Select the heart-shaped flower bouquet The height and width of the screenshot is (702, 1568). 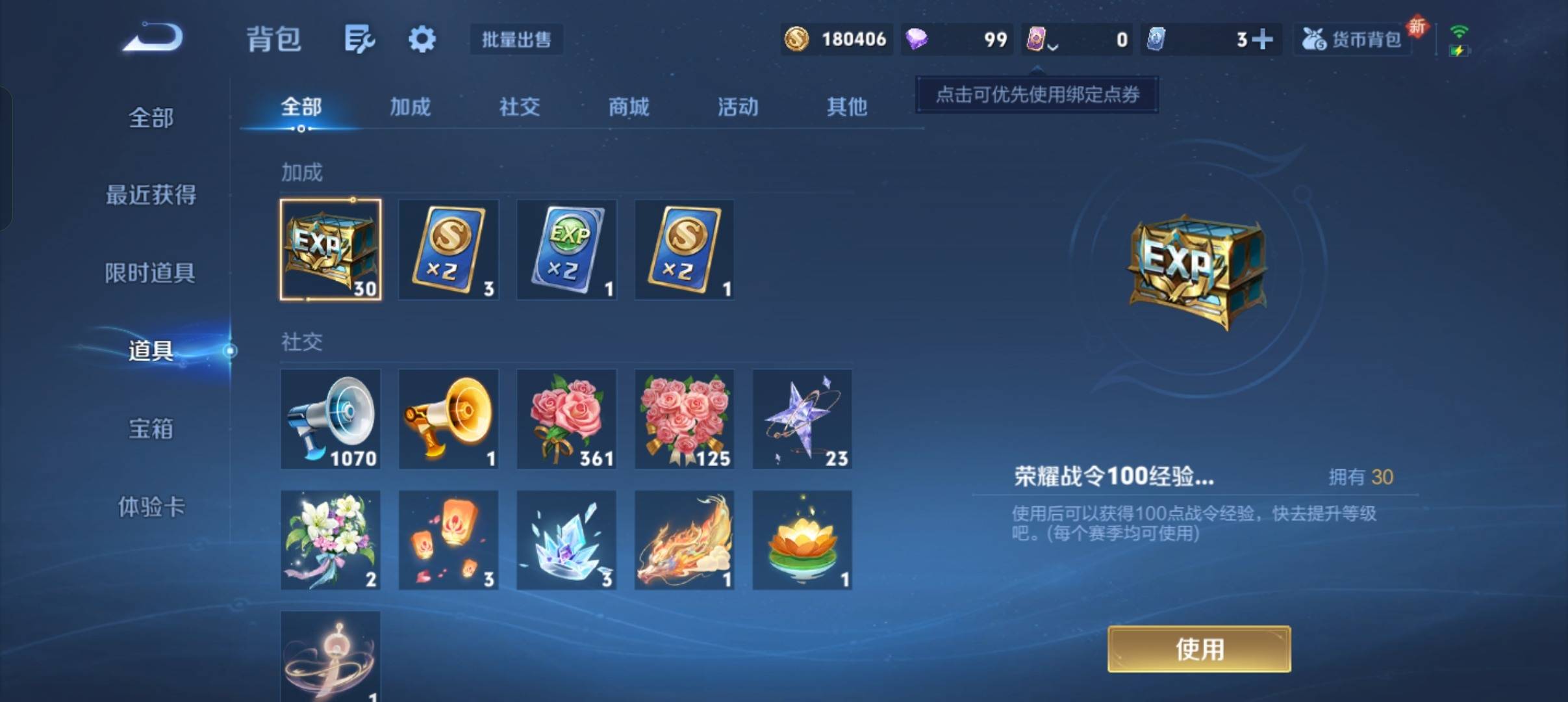point(684,419)
